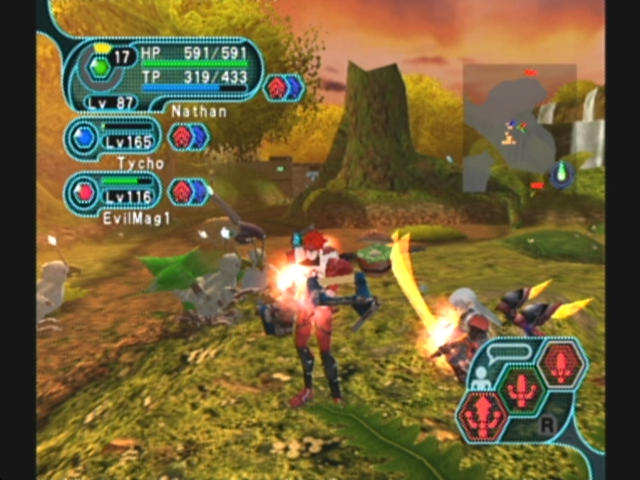The height and width of the screenshot is (480, 640).
Task: Click the buff icons beside the Lv165 frame
Action: tap(188, 137)
